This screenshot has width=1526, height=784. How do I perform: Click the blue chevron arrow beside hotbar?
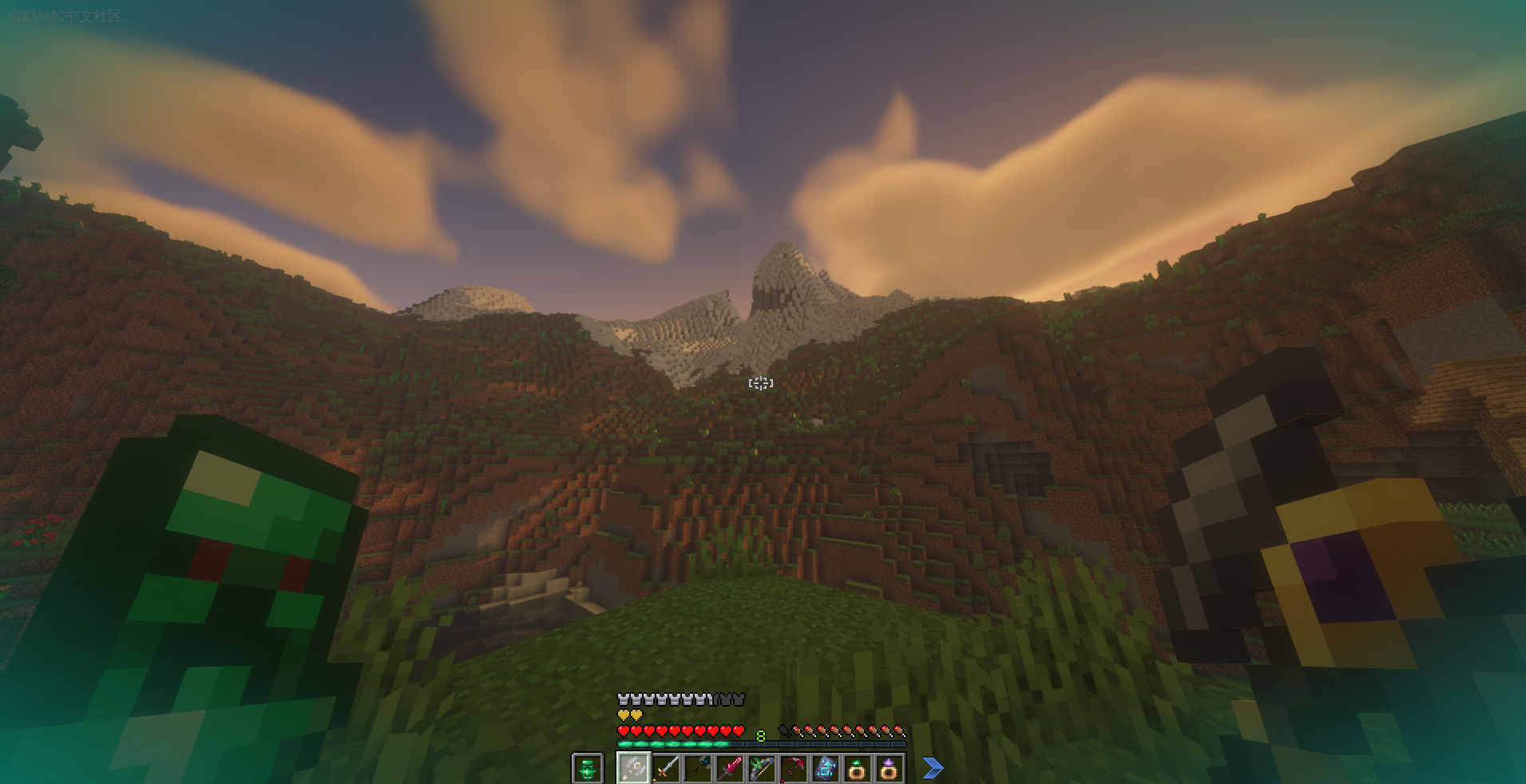932,768
